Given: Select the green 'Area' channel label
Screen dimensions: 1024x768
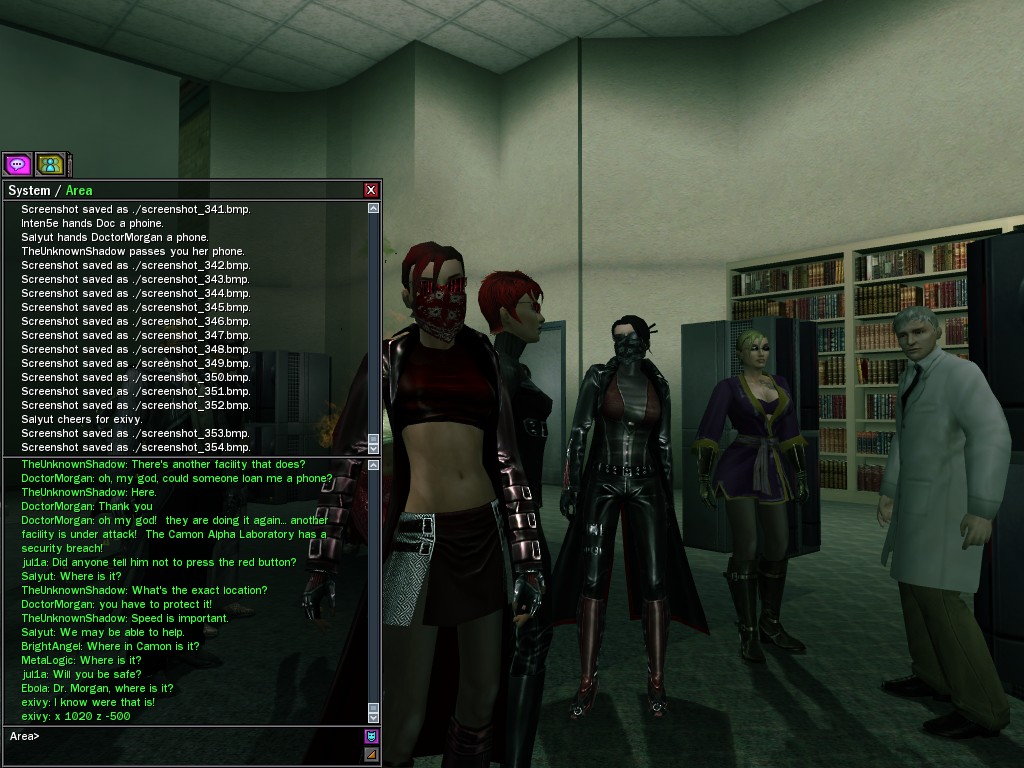Looking at the screenshot, I should point(79,190).
